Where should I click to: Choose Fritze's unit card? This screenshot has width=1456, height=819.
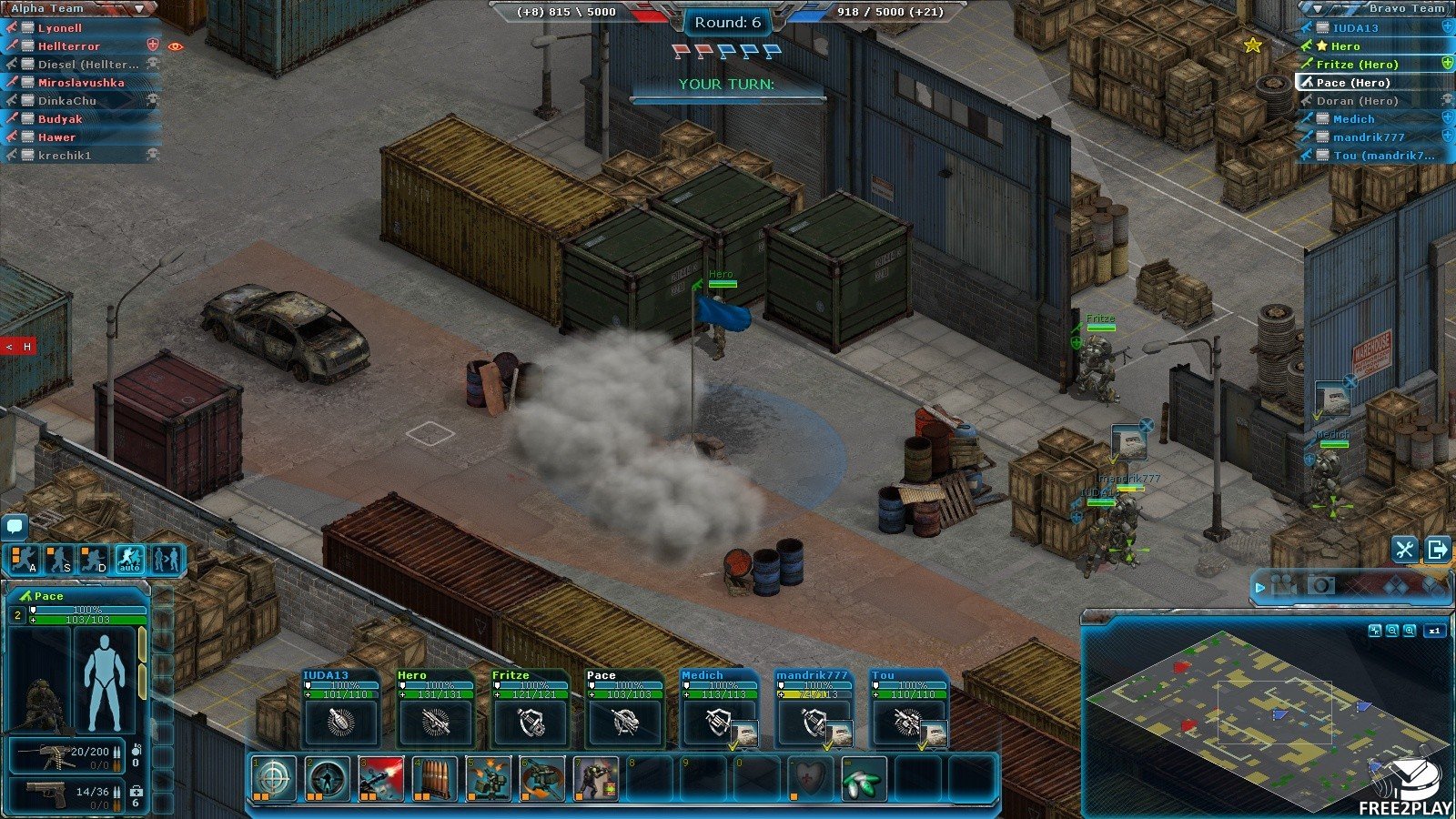point(531,708)
